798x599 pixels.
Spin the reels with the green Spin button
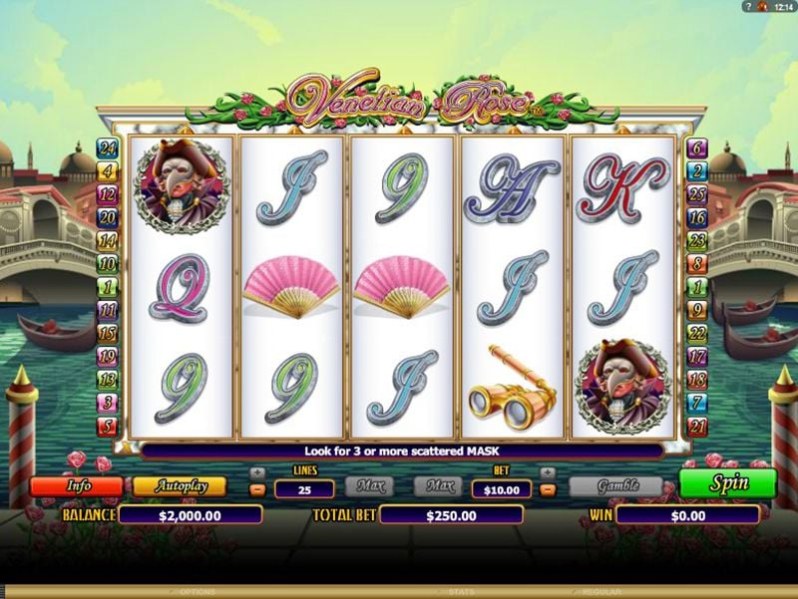coord(727,483)
